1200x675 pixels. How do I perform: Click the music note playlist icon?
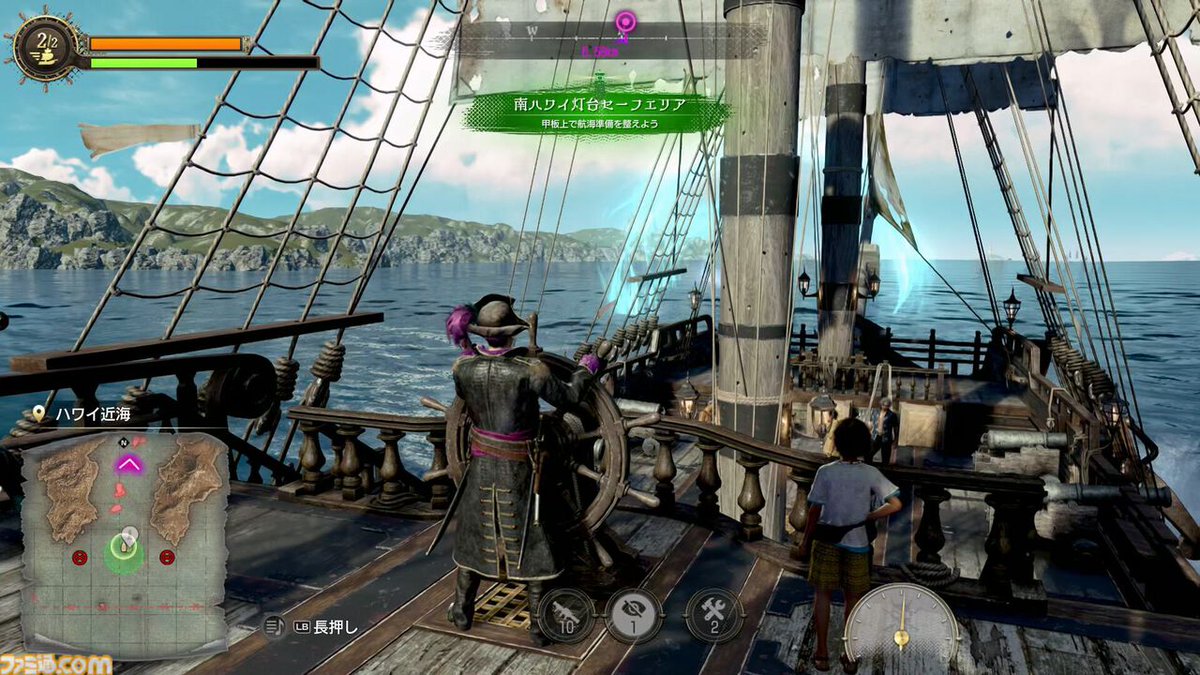pos(272,627)
